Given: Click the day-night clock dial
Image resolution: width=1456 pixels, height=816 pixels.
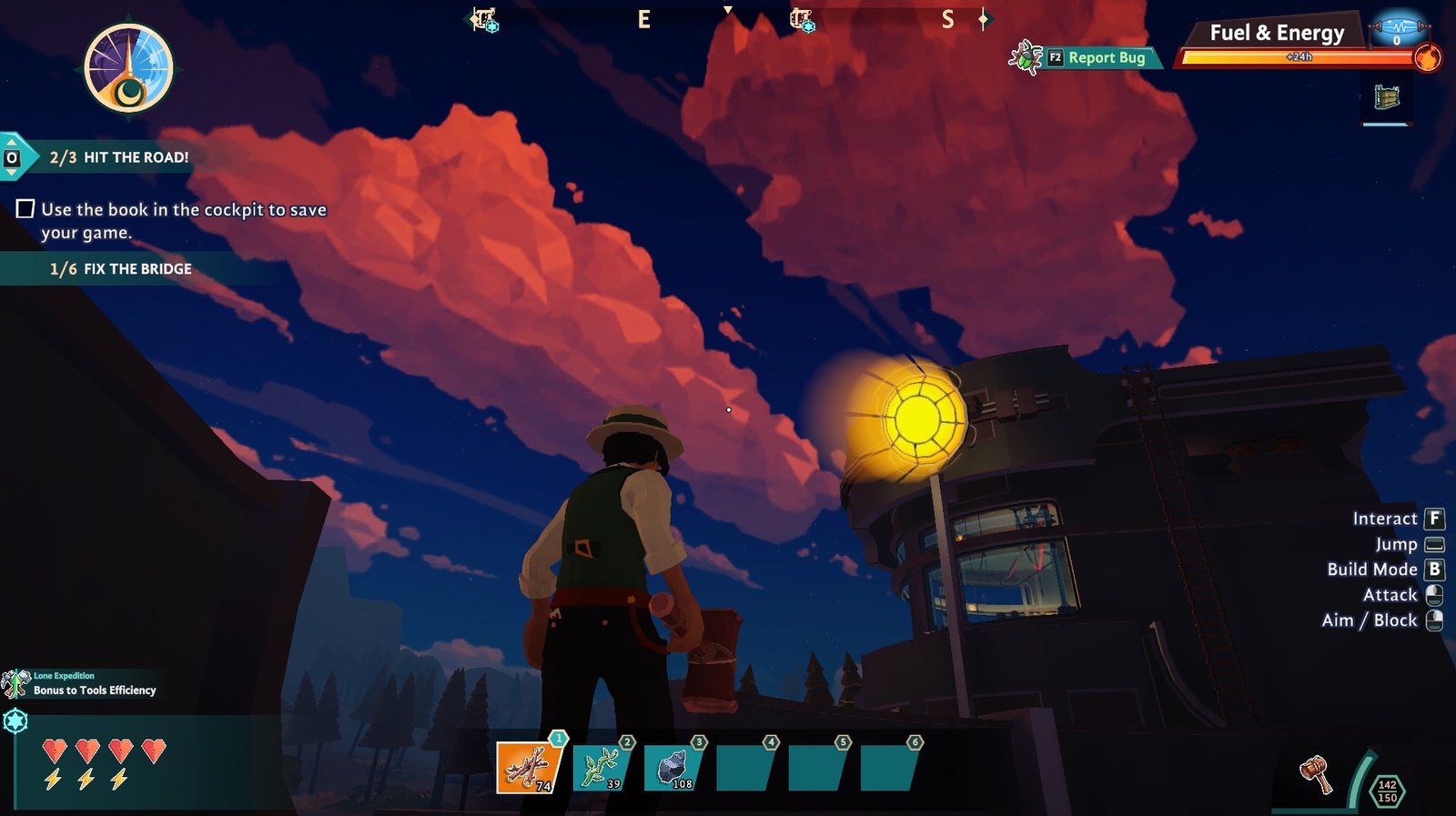Looking at the screenshot, I should (128, 68).
